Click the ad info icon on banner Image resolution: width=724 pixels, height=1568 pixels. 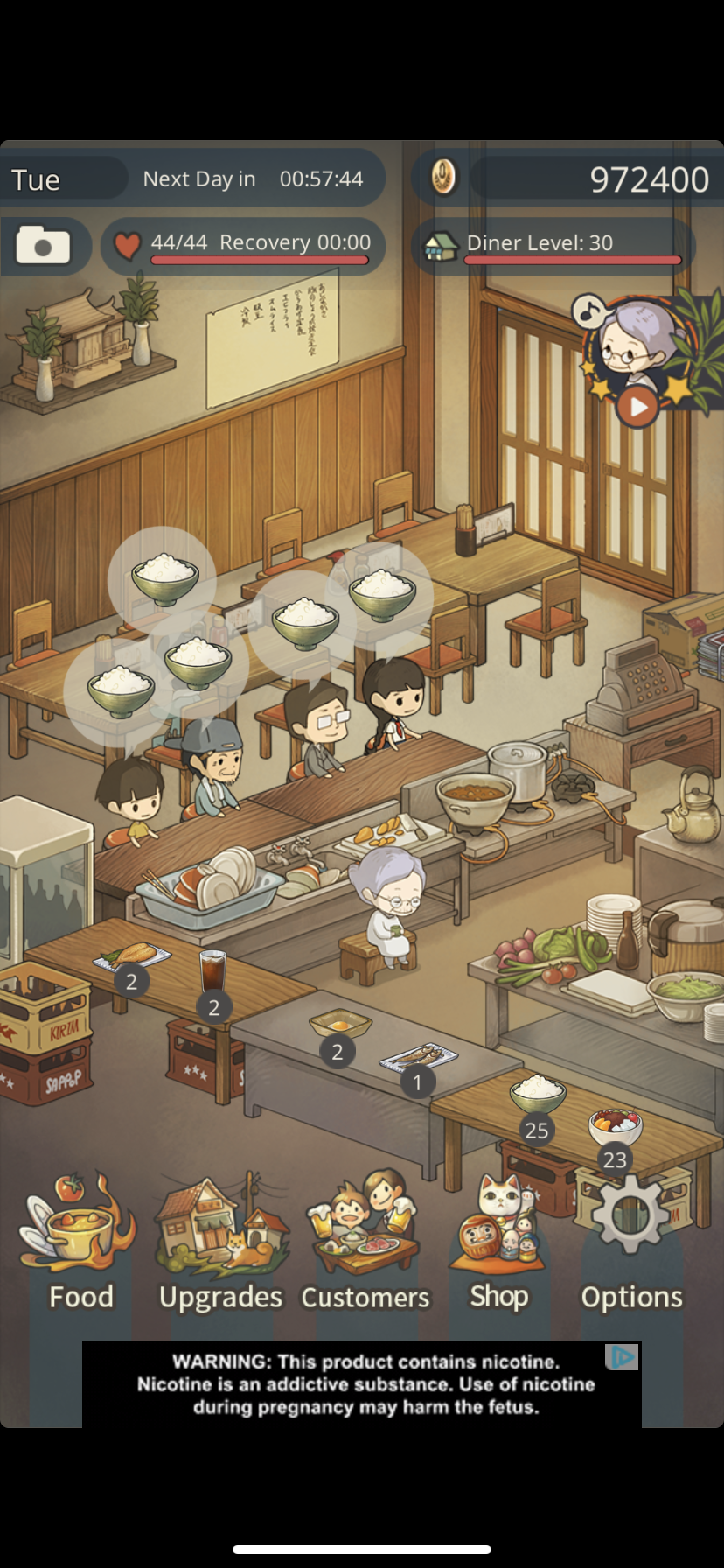click(x=623, y=1357)
